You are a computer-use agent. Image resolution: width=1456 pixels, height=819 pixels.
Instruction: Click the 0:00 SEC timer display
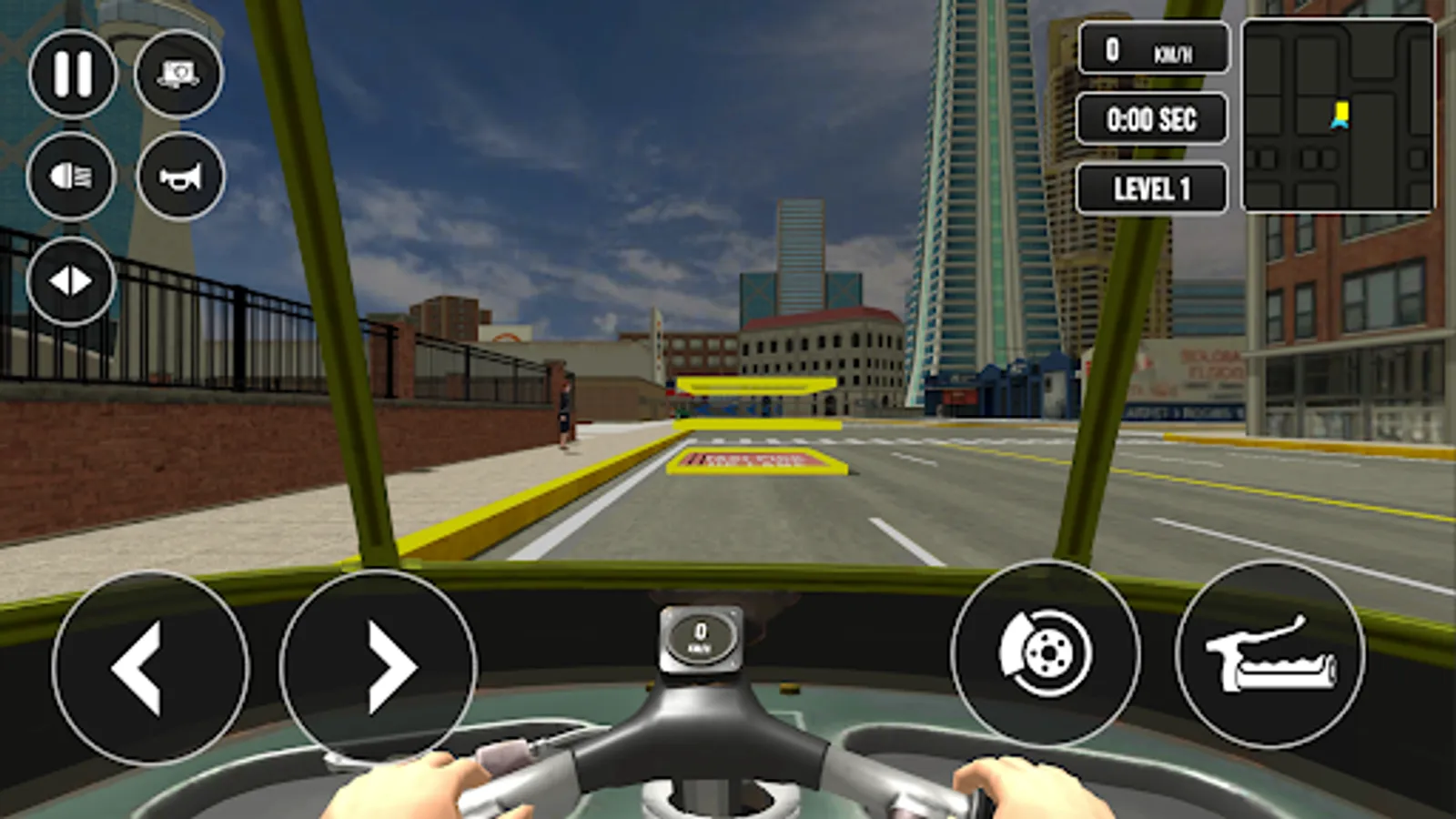[1150, 119]
